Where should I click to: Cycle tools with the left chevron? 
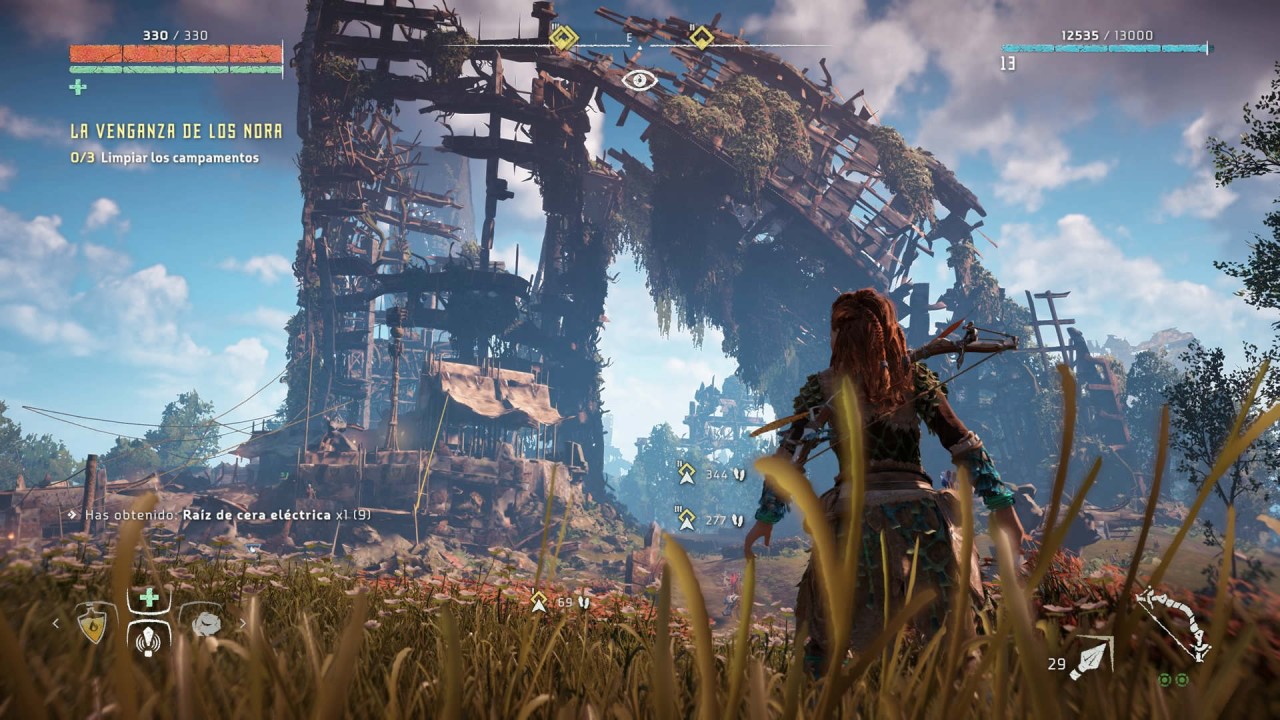56,624
